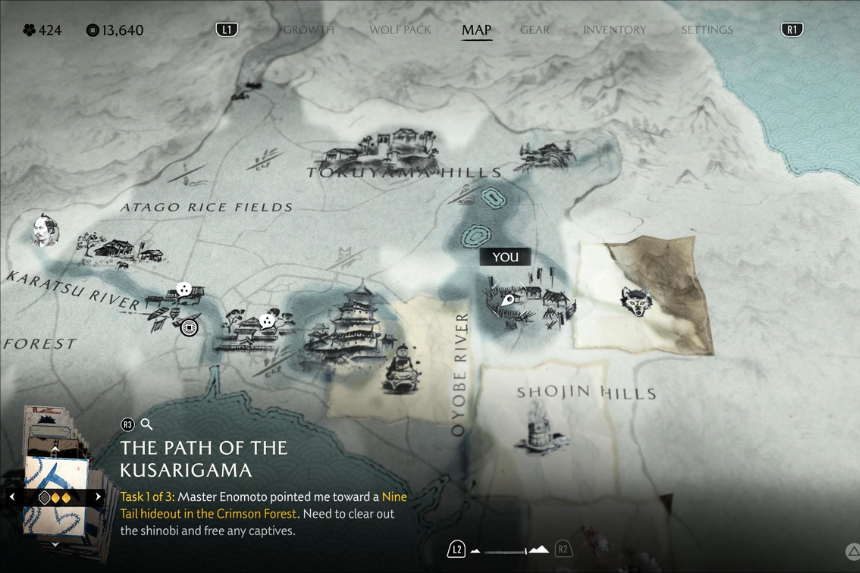Select the player location marker under YOU
Image resolution: width=860 pixels, height=573 pixels.
click(508, 298)
